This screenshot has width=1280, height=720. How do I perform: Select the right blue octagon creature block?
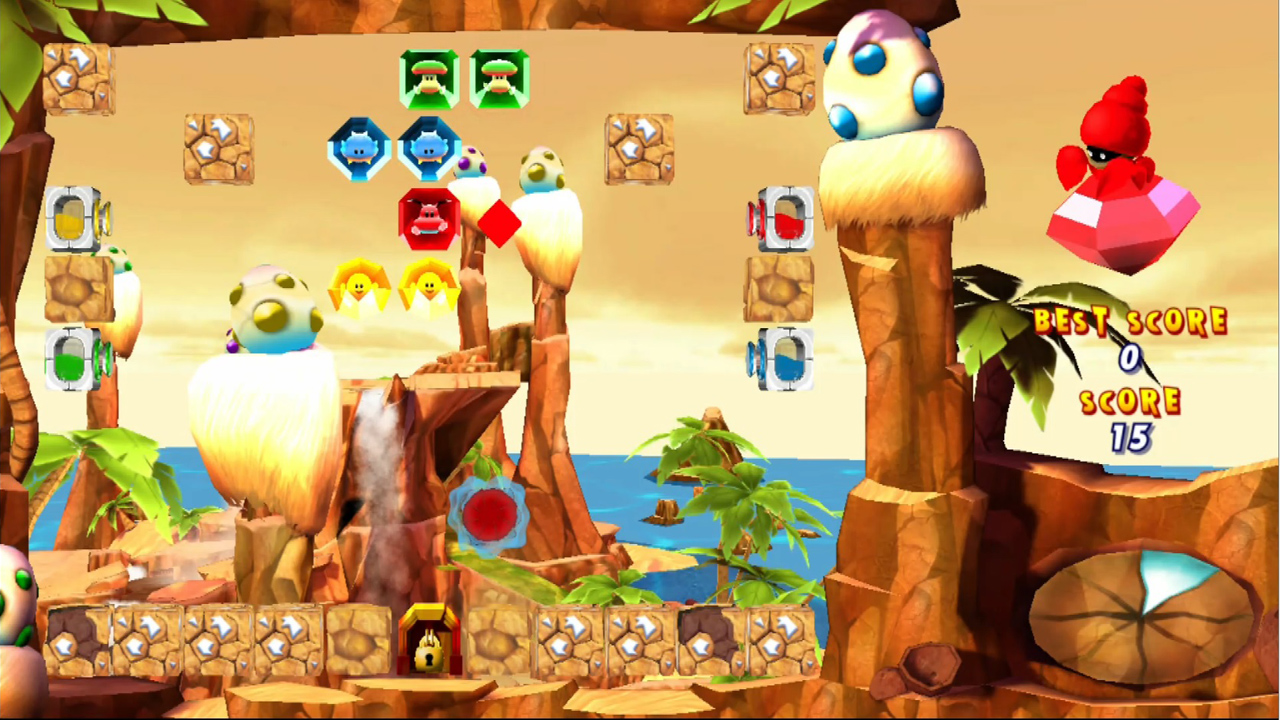coord(430,148)
